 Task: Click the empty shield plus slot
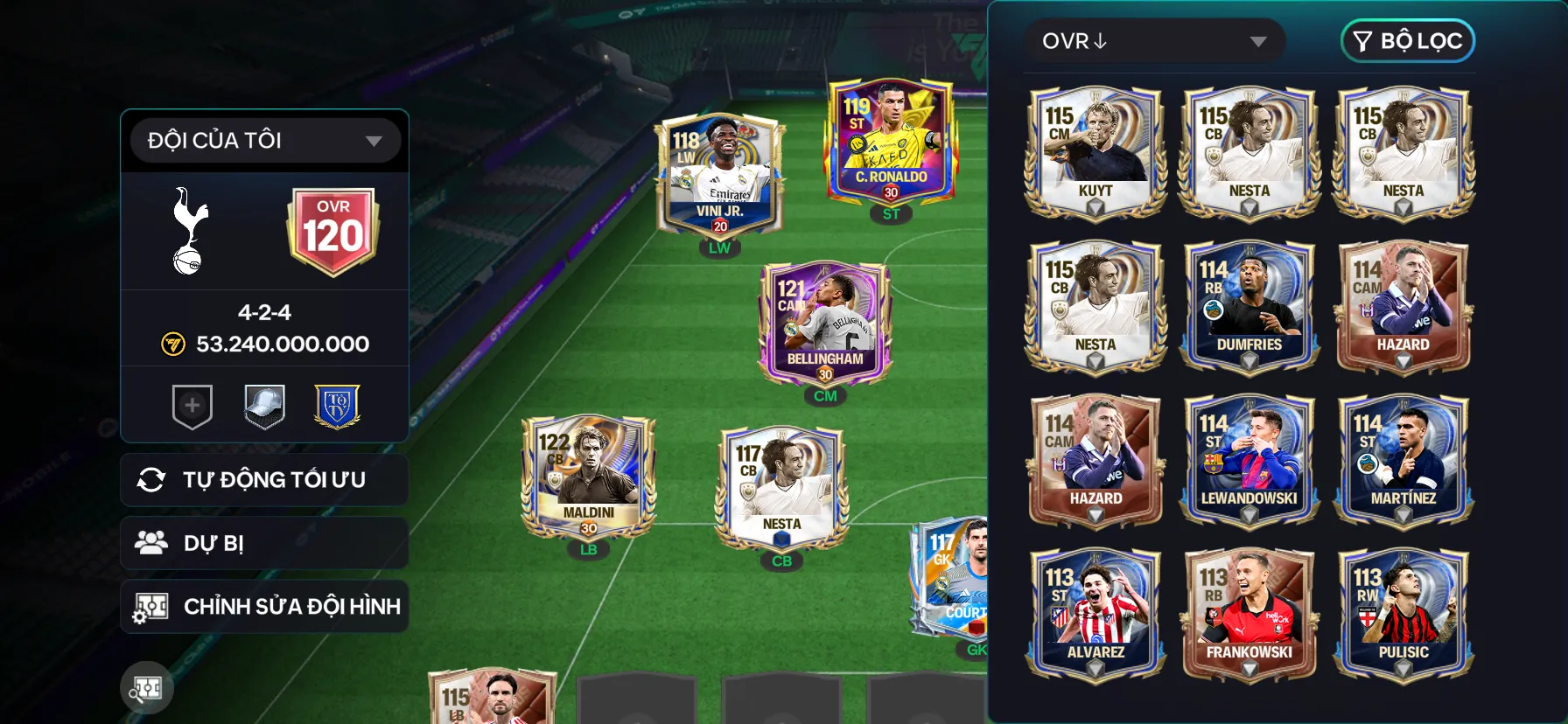[x=192, y=407]
